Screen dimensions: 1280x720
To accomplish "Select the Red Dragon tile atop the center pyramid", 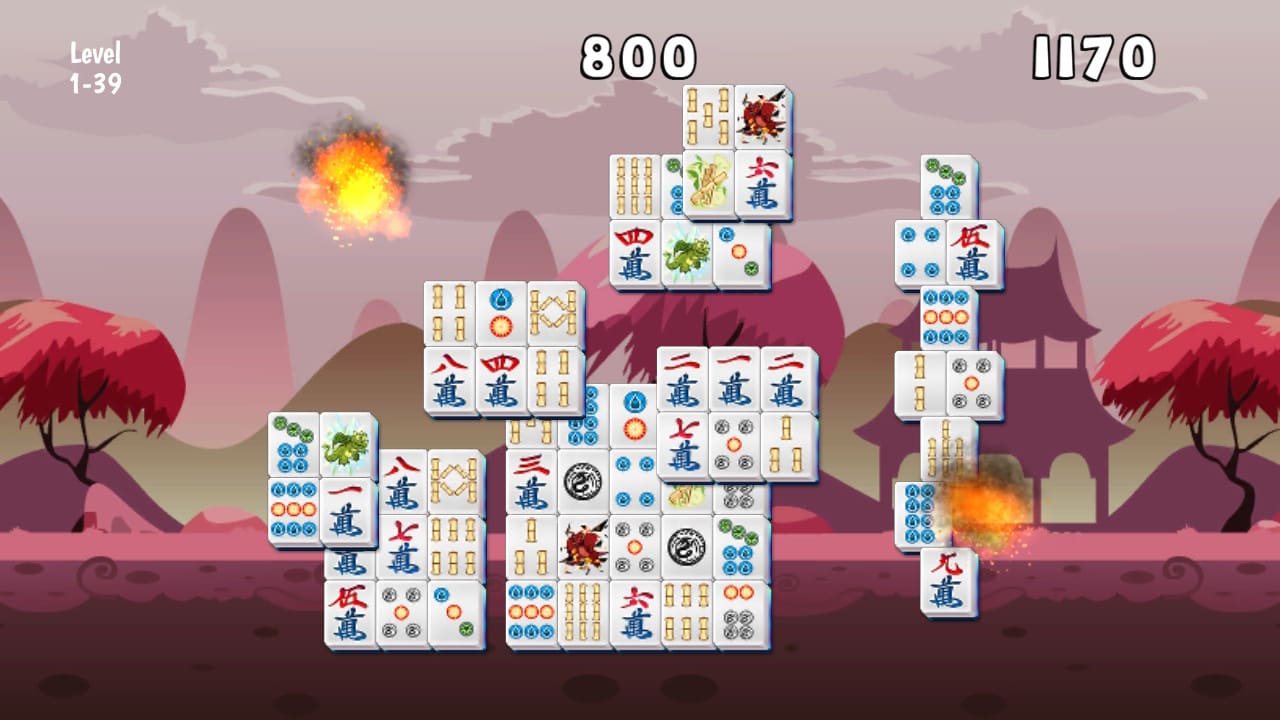I will pyautogui.click(x=762, y=117).
